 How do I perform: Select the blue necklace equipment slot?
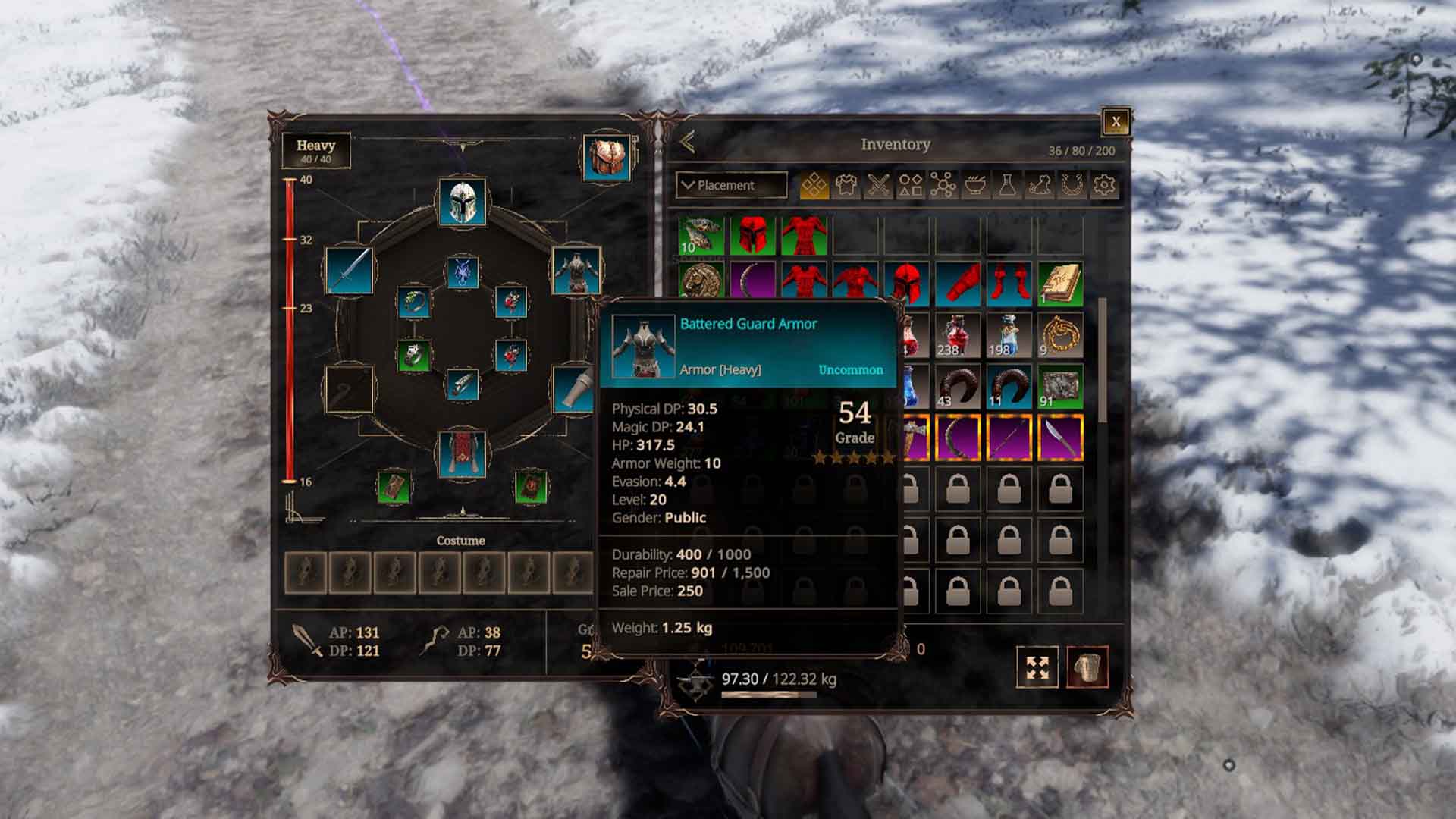tap(463, 272)
